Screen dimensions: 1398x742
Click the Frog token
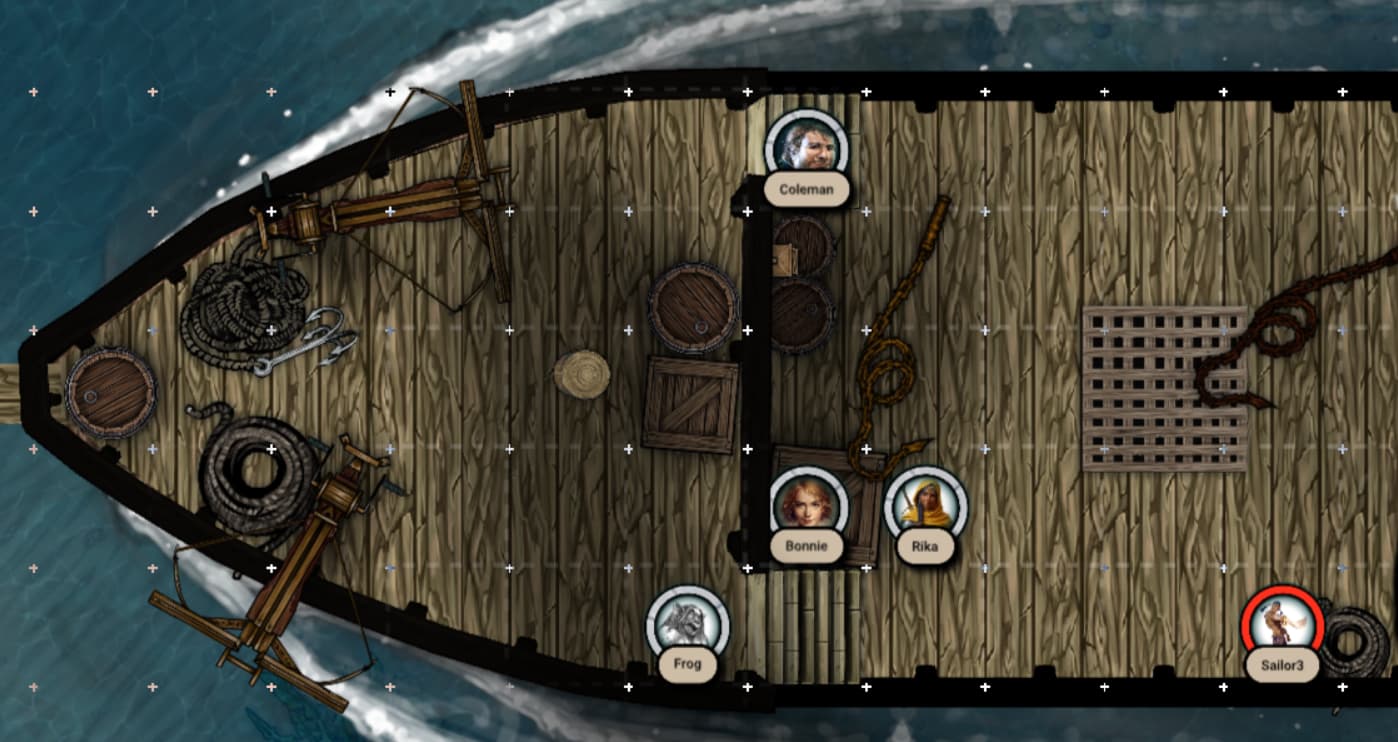[x=687, y=624]
